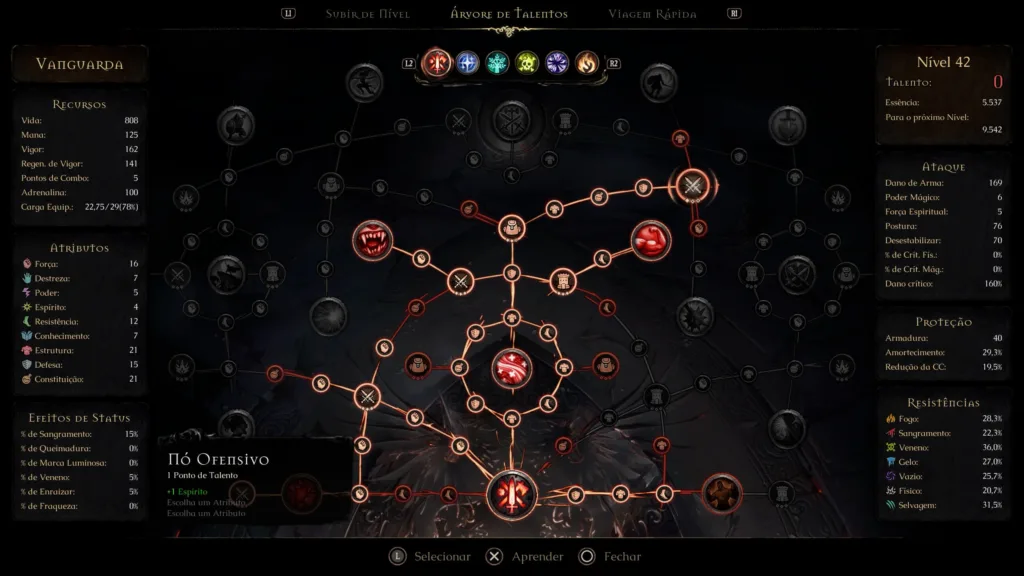Switch to the Subir de Nível tab
Viewport: 1024px width, 576px height.
click(367, 14)
